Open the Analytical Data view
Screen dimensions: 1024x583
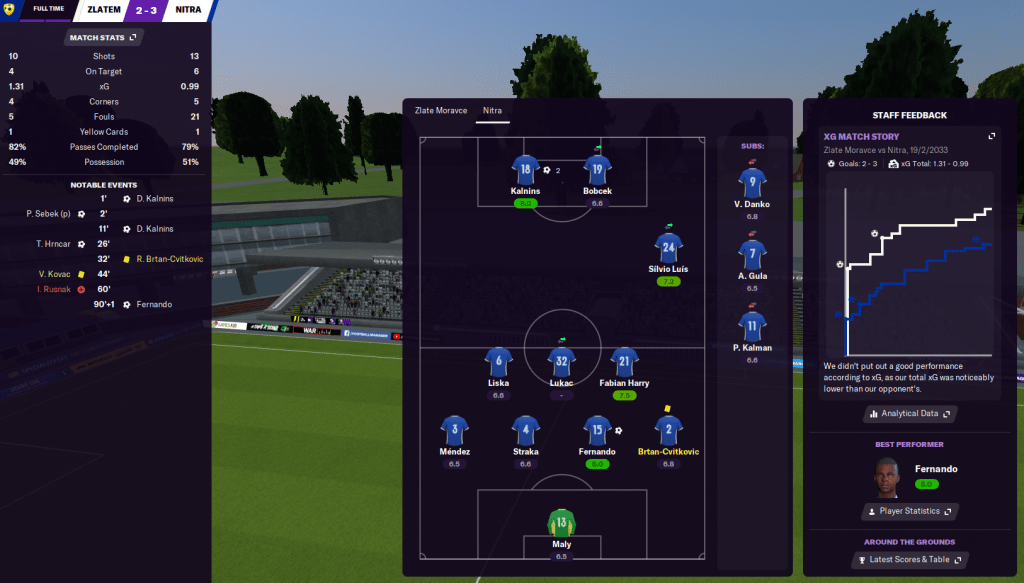(x=908, y=413)
